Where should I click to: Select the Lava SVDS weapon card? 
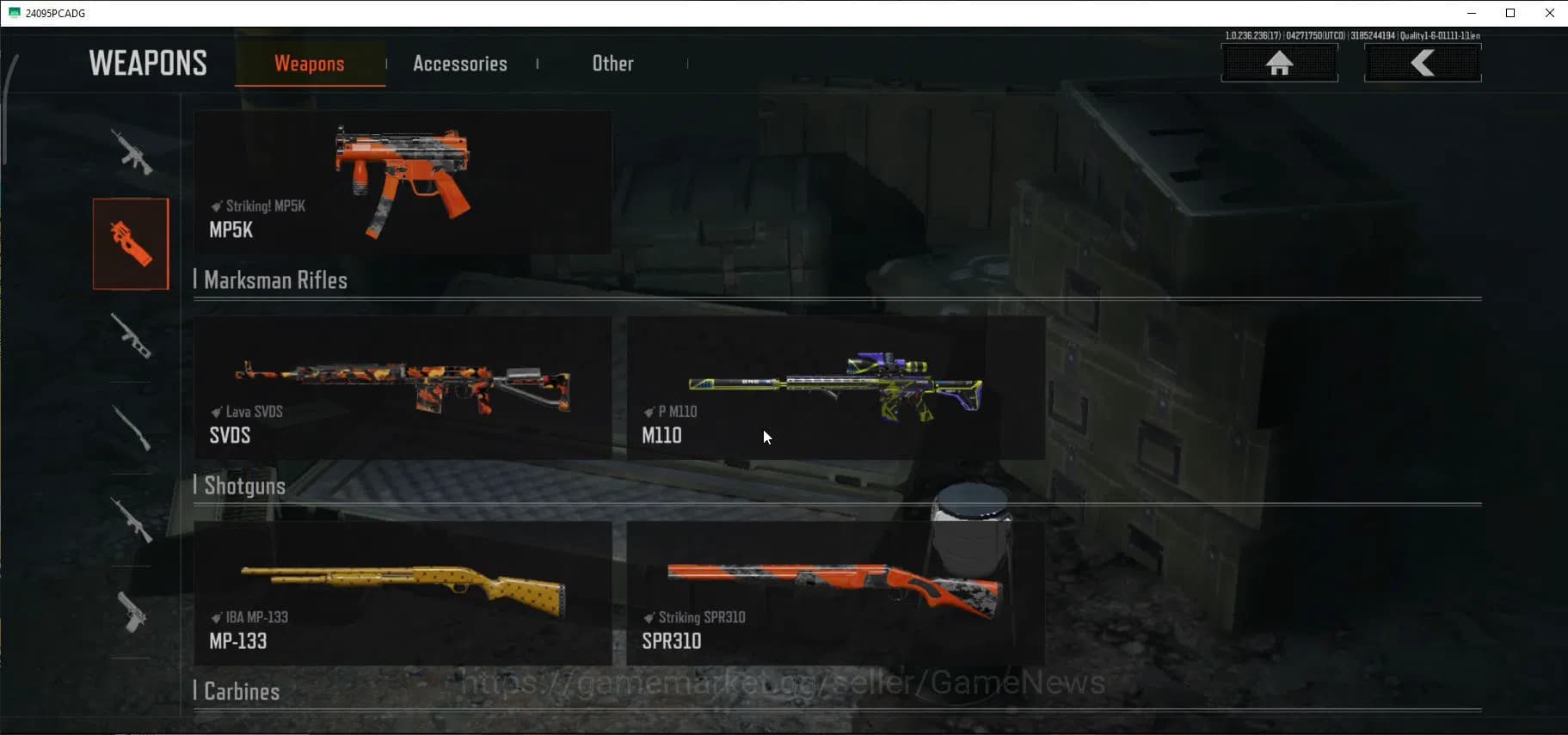click(403, 387)
